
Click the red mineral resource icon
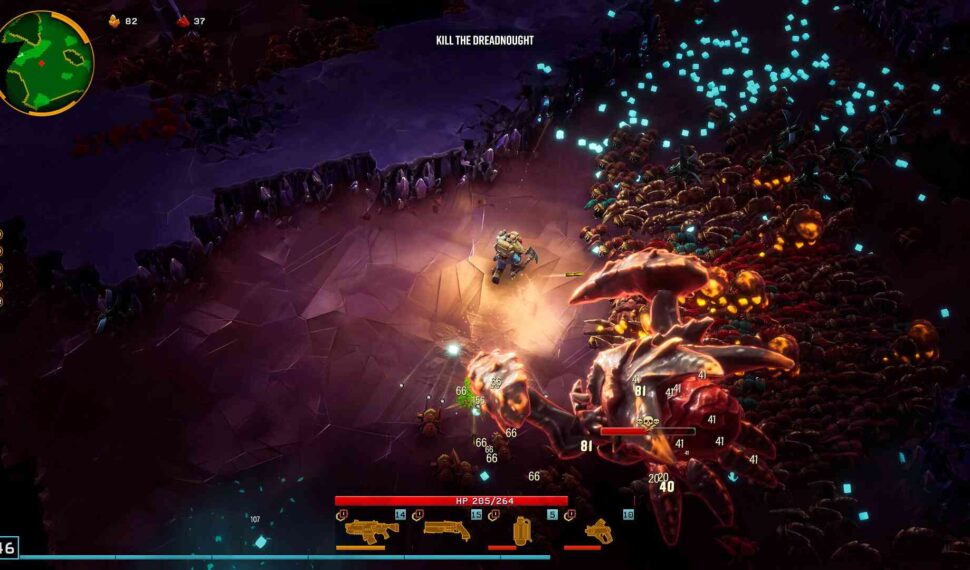183,20
